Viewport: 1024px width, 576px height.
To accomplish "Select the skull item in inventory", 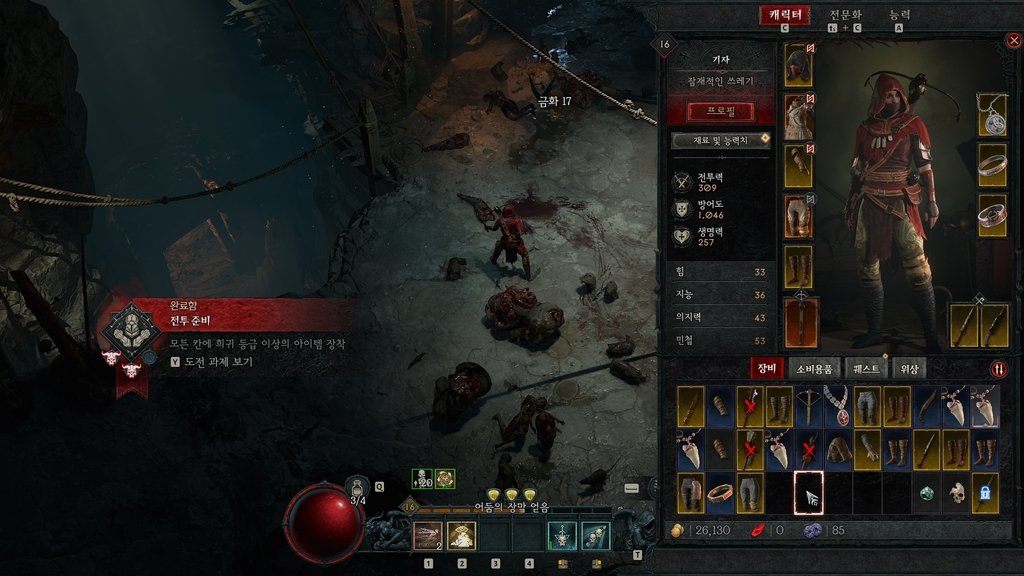I will point(956,493).
